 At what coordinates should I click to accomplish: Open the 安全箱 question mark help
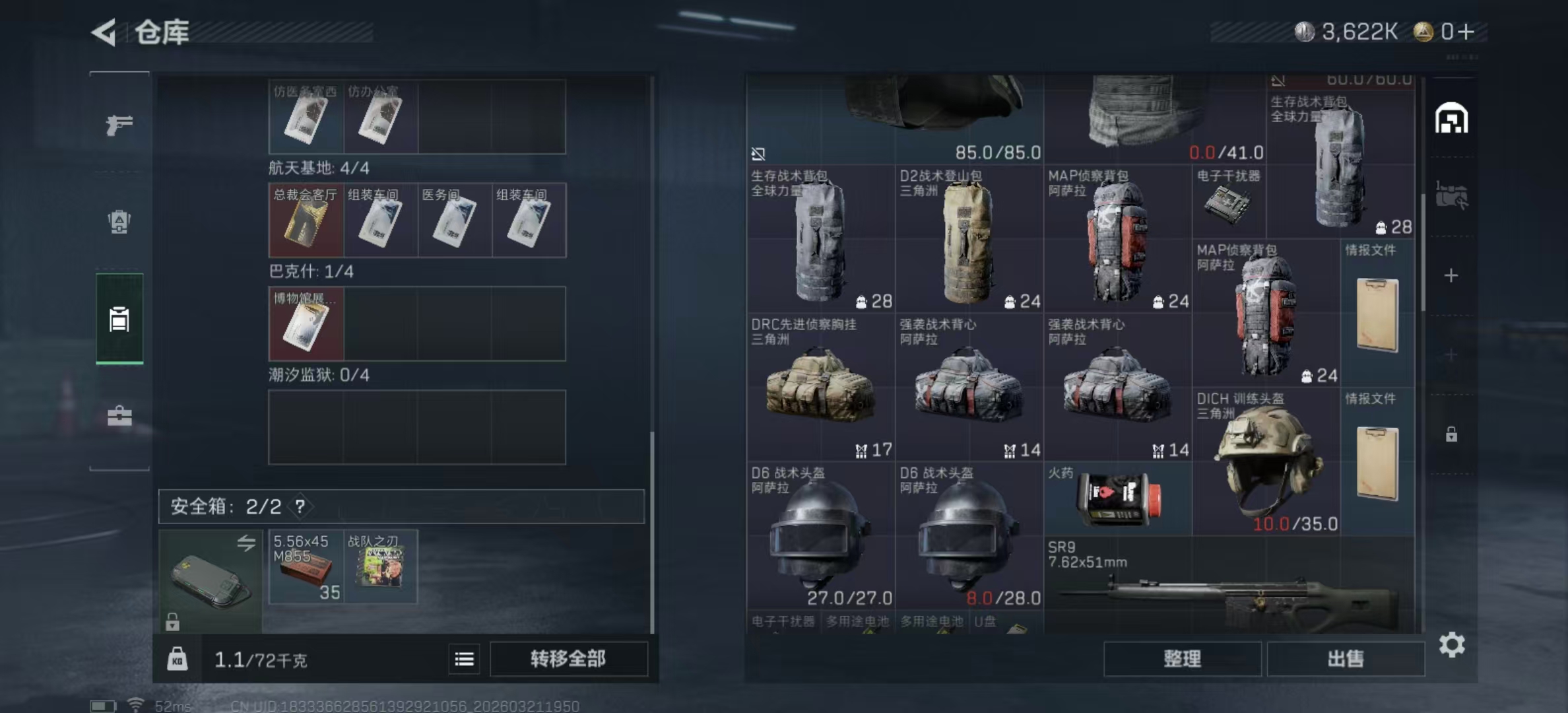click(x=300, y=506)
